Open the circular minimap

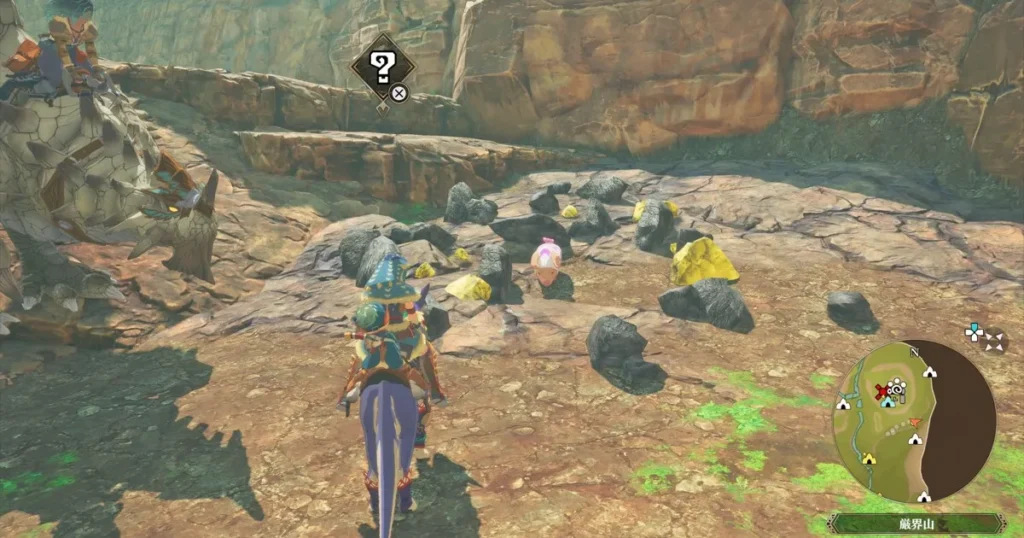pos(913,420)
